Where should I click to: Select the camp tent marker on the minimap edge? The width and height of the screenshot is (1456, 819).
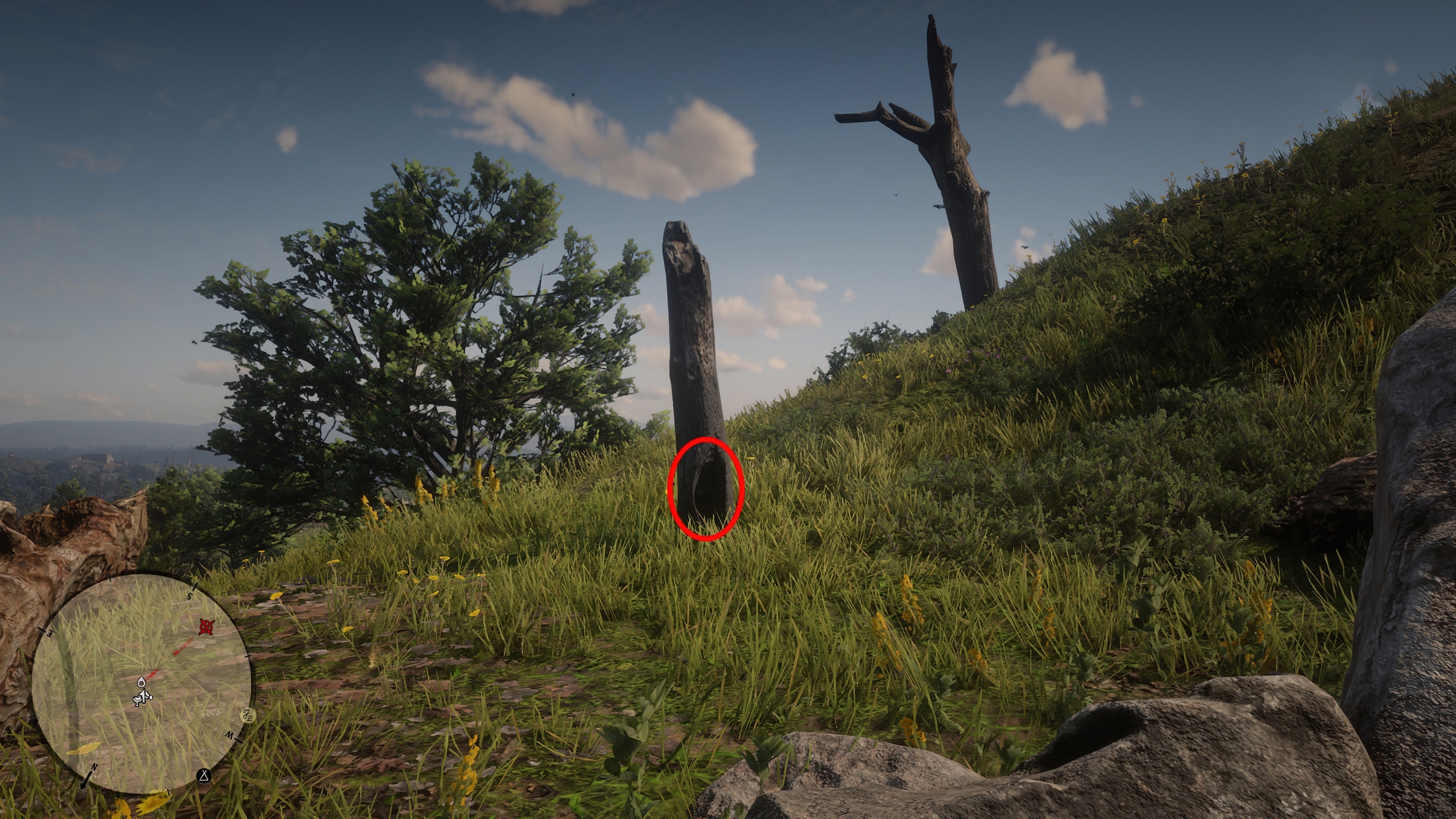204,776
